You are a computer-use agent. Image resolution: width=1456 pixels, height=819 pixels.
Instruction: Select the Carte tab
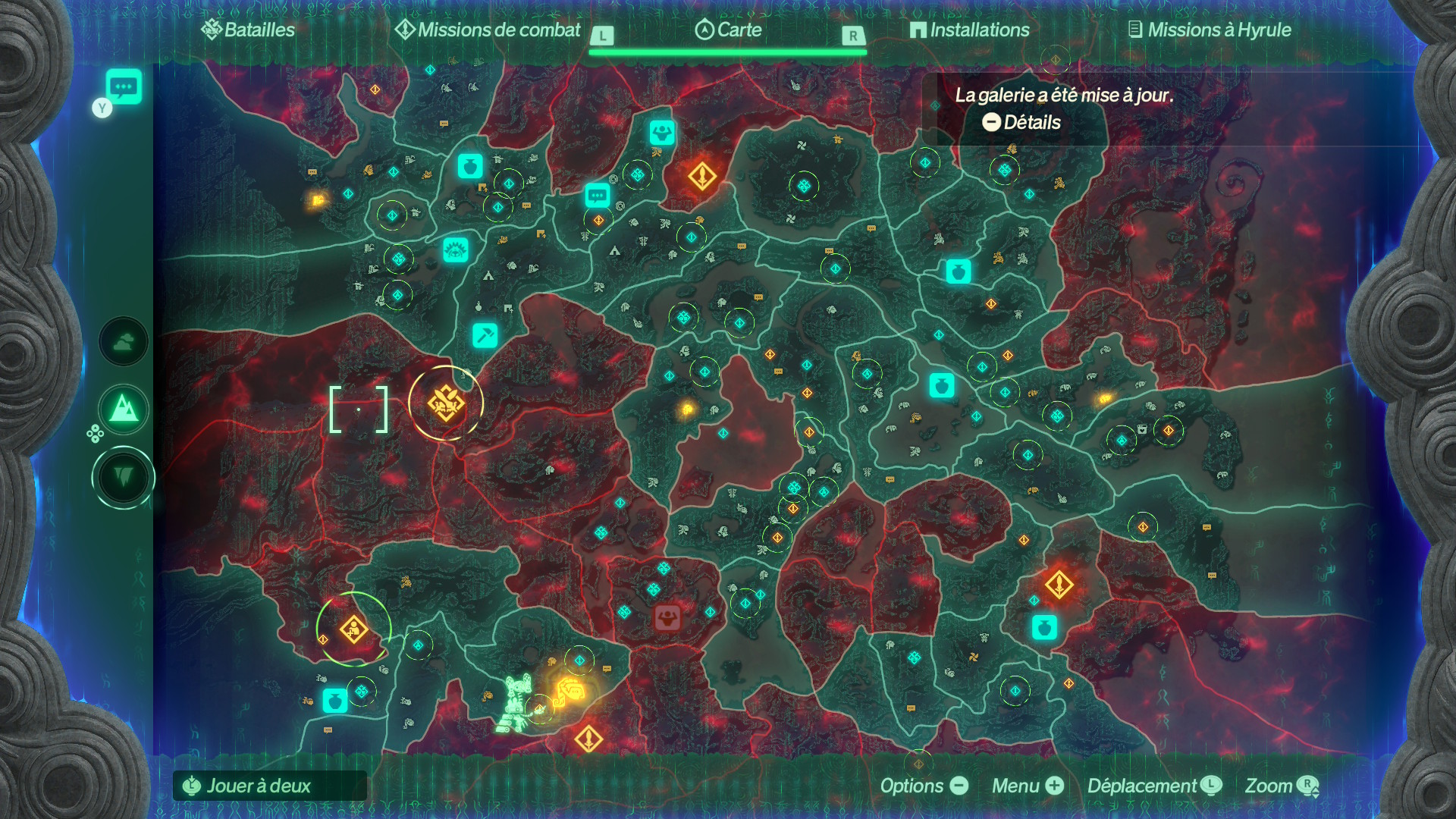pyautogui.click(x=728, y=30)
